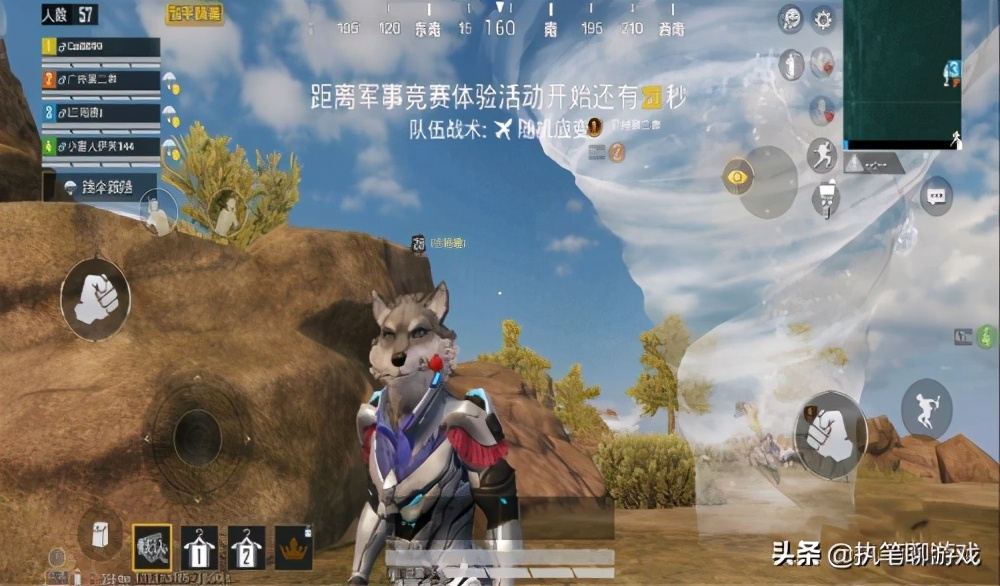Select outfit preset 2 hanger slot

point(246,547)
